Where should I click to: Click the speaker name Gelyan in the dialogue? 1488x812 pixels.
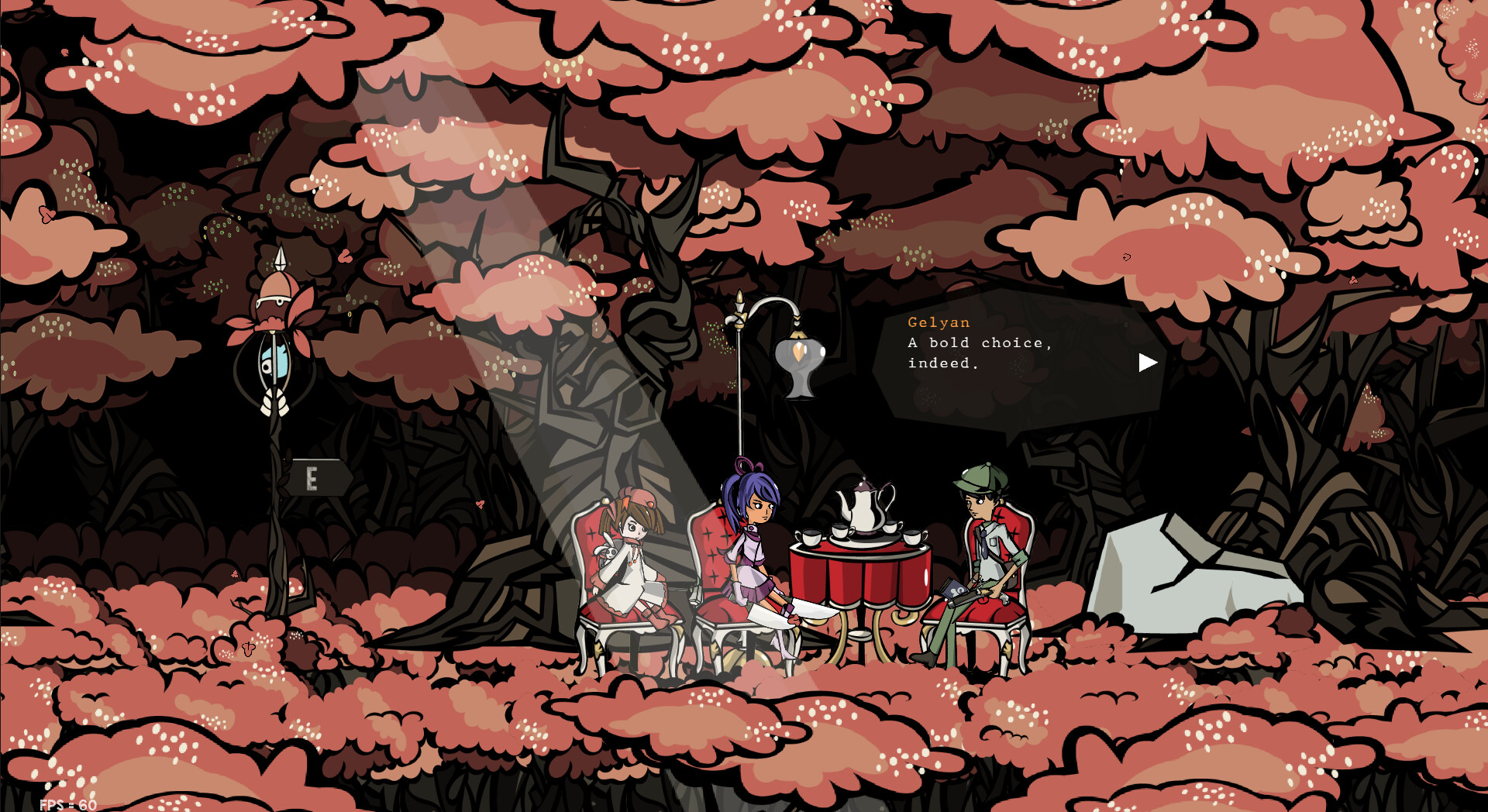pyautogui.click(x=938, y=322)
